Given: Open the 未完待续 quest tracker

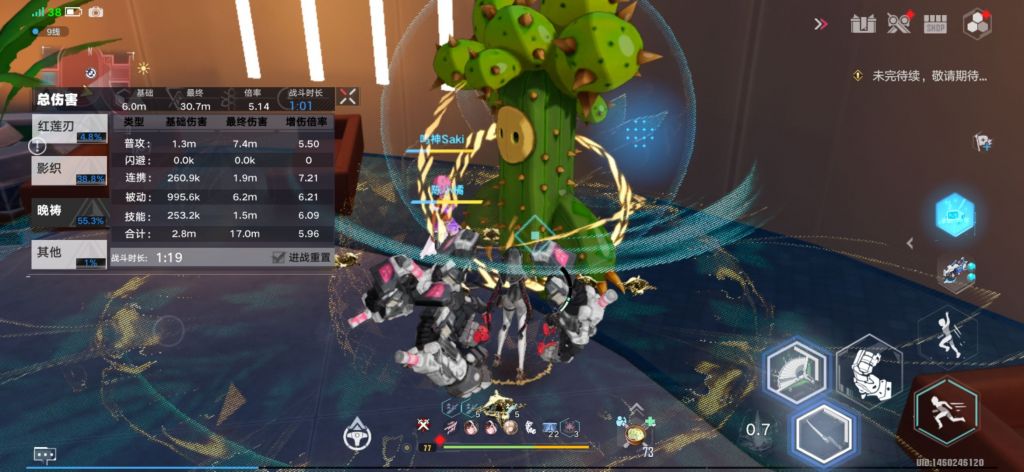Looking at the screenshot, I should 922,75.
